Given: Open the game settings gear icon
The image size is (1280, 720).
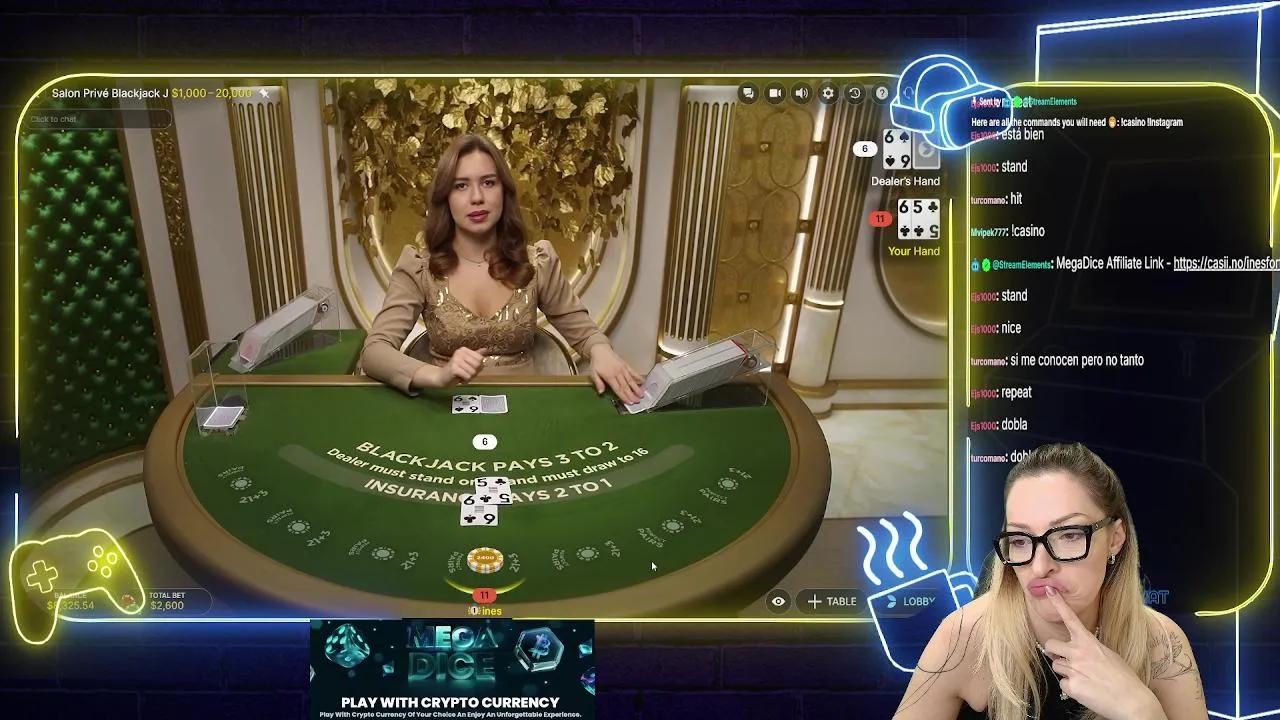Looking at the screenshot, I should [828, 94].
